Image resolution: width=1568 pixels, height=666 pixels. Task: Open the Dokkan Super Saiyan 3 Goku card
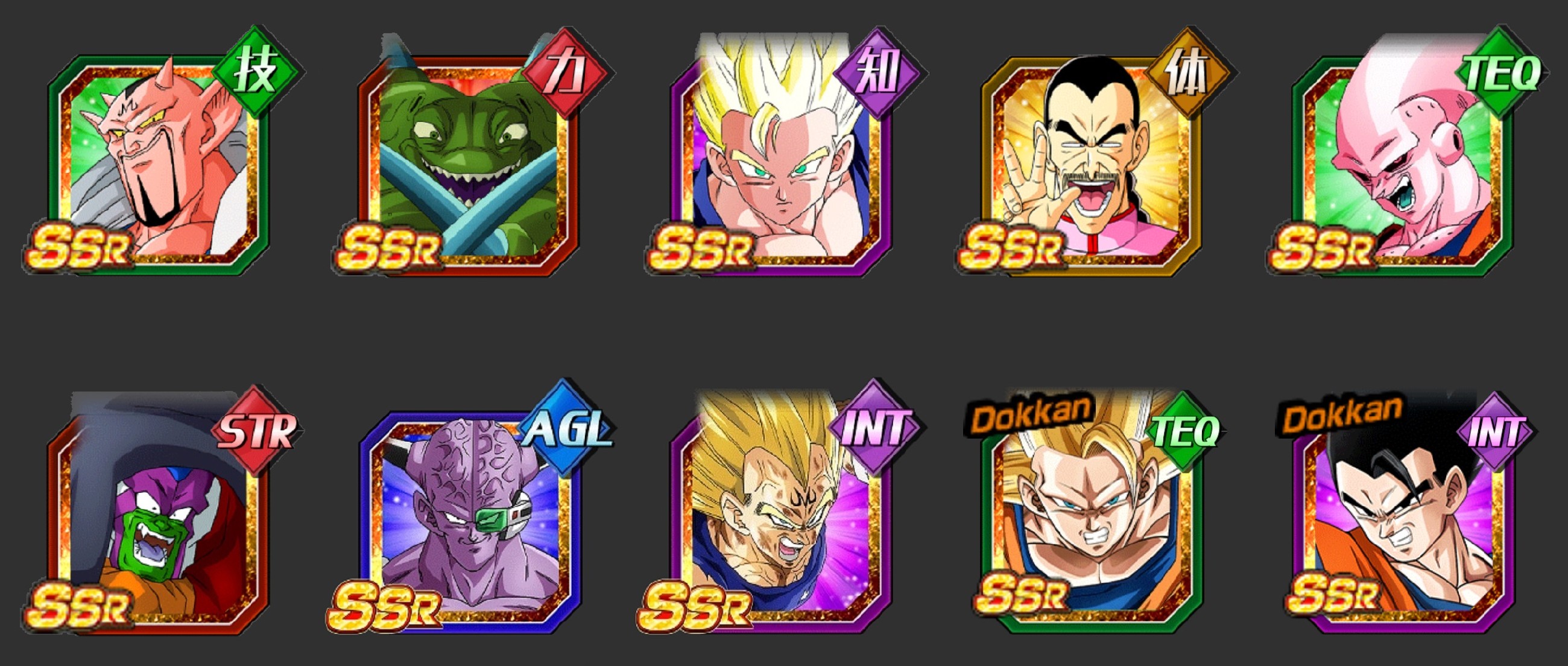(x=1093, y=518)
